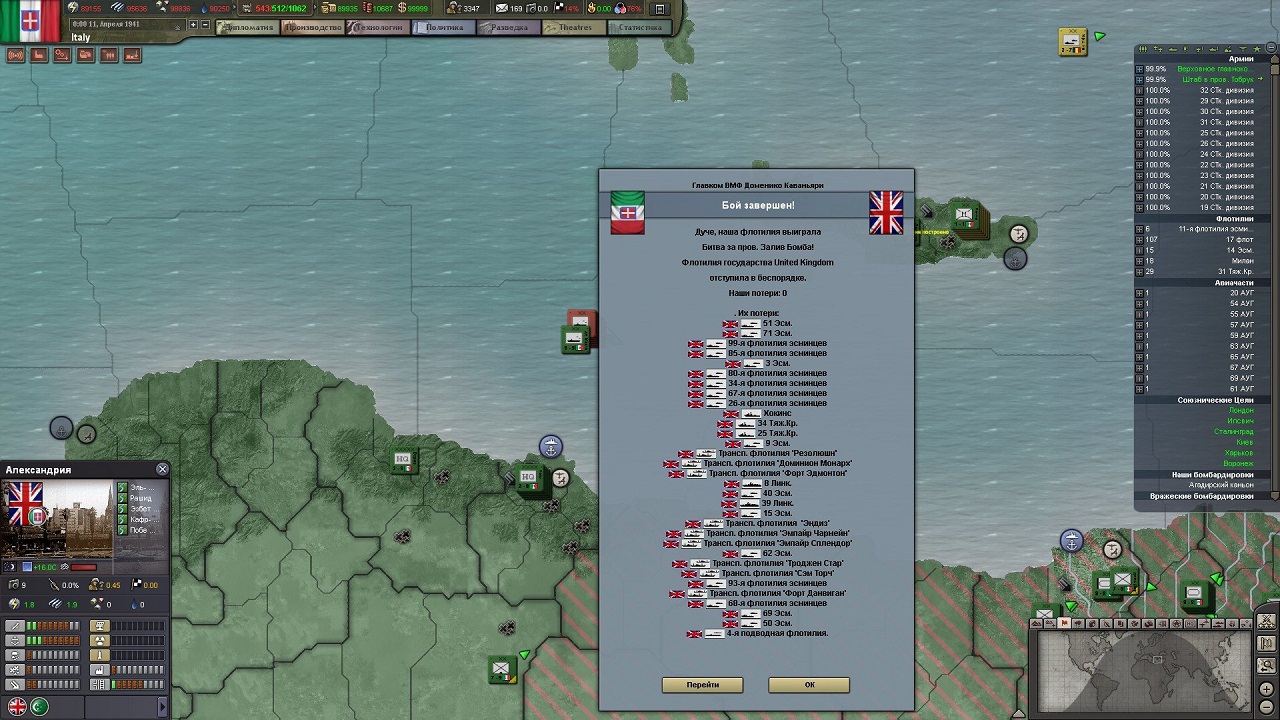This screenshot has height=720, width=1280.
Task: Open the Политика tab
Action: [444, 28]
